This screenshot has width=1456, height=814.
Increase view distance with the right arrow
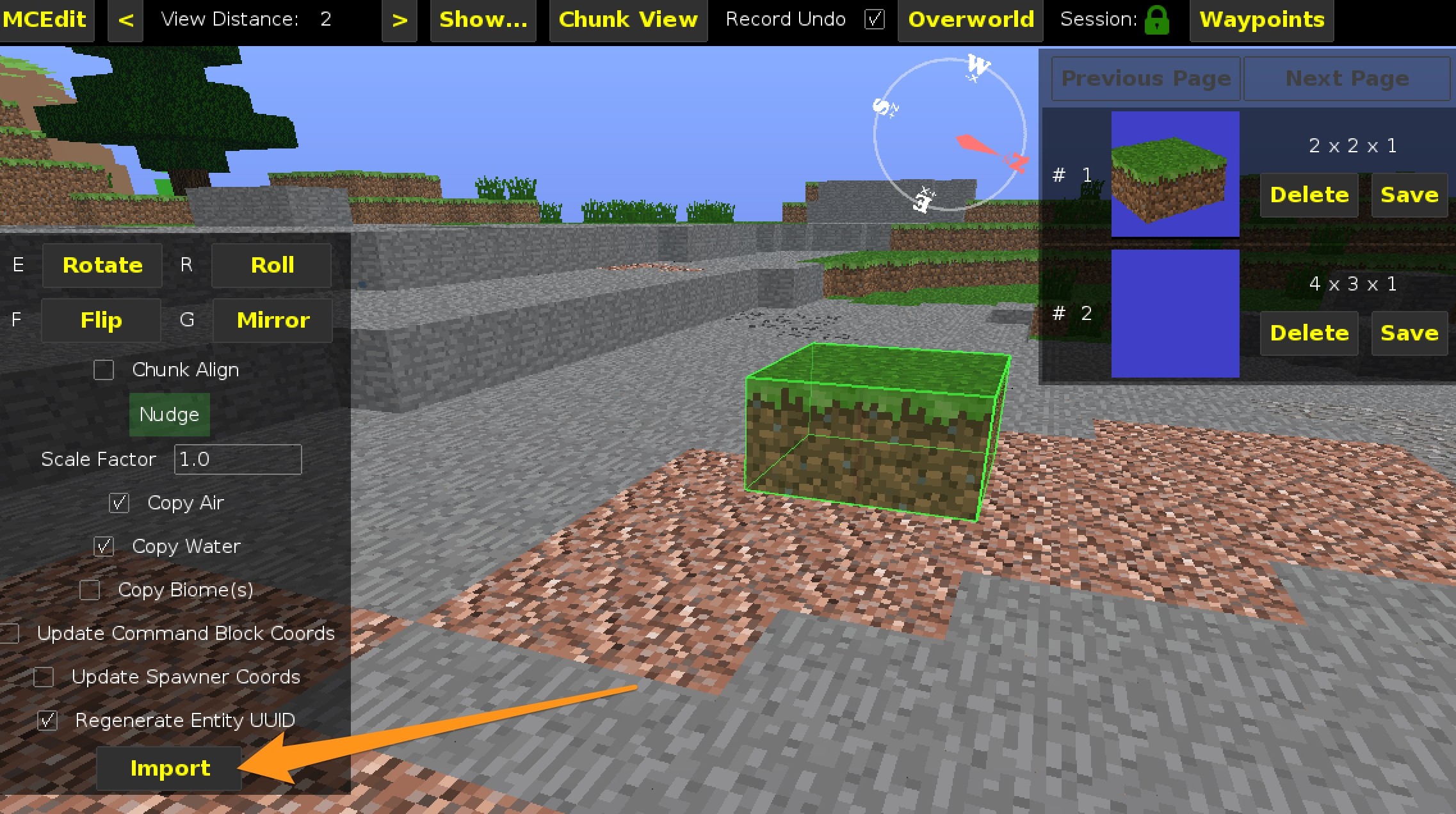(x=400, y=20)
